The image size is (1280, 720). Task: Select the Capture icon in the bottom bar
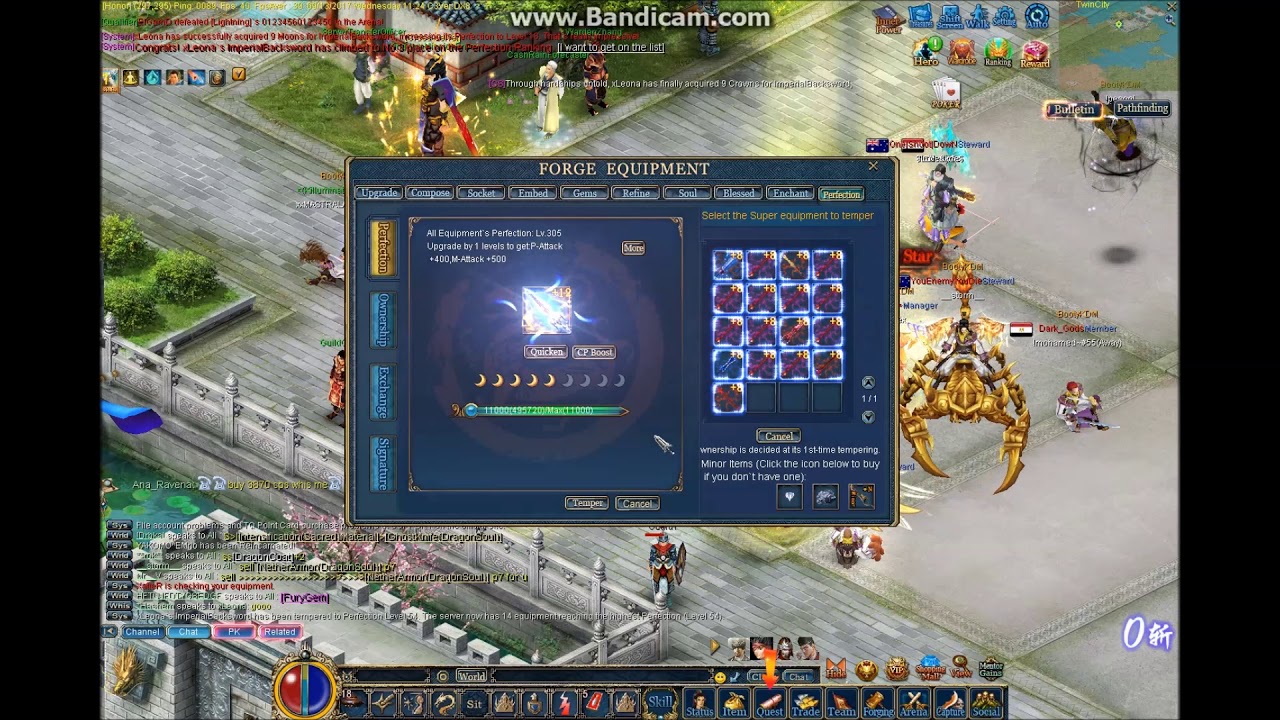point(950,703)
